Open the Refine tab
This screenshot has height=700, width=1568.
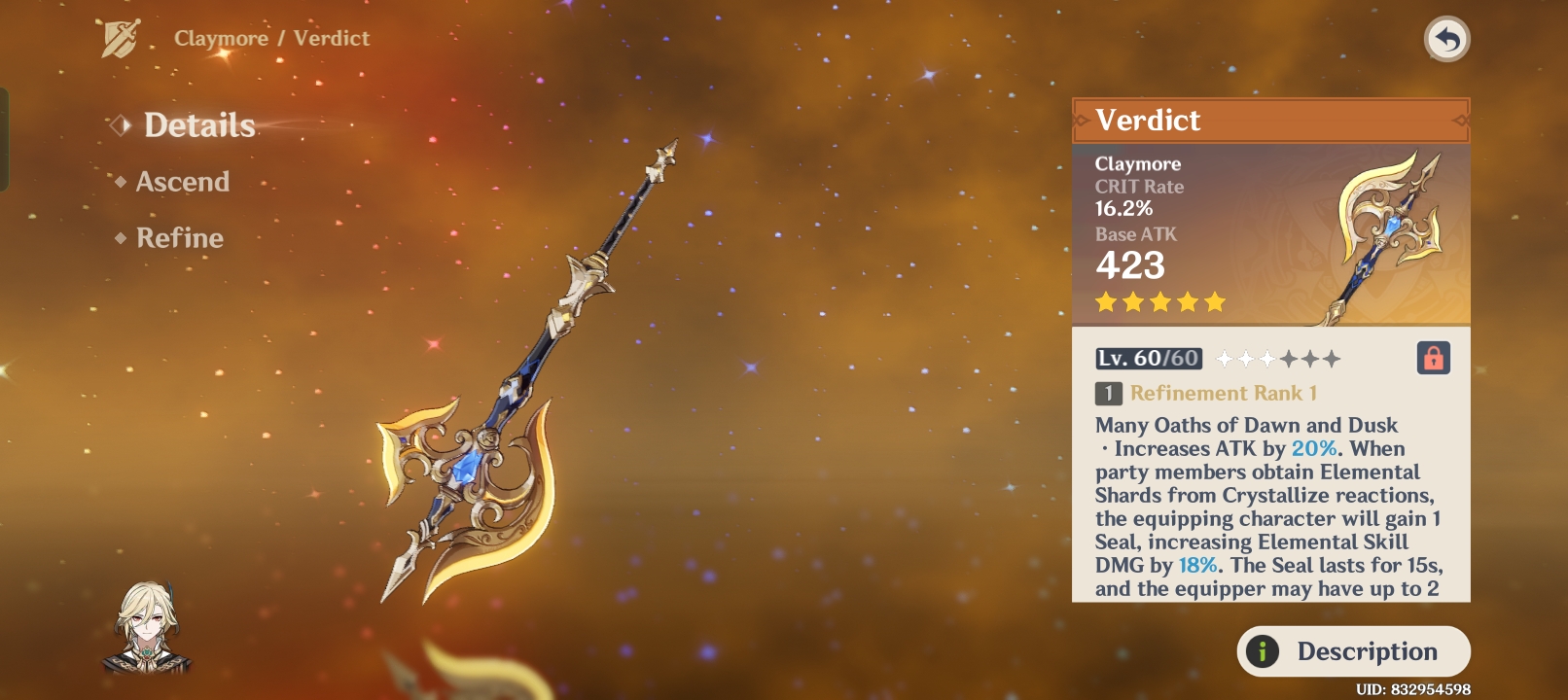(x=181, y=237)
